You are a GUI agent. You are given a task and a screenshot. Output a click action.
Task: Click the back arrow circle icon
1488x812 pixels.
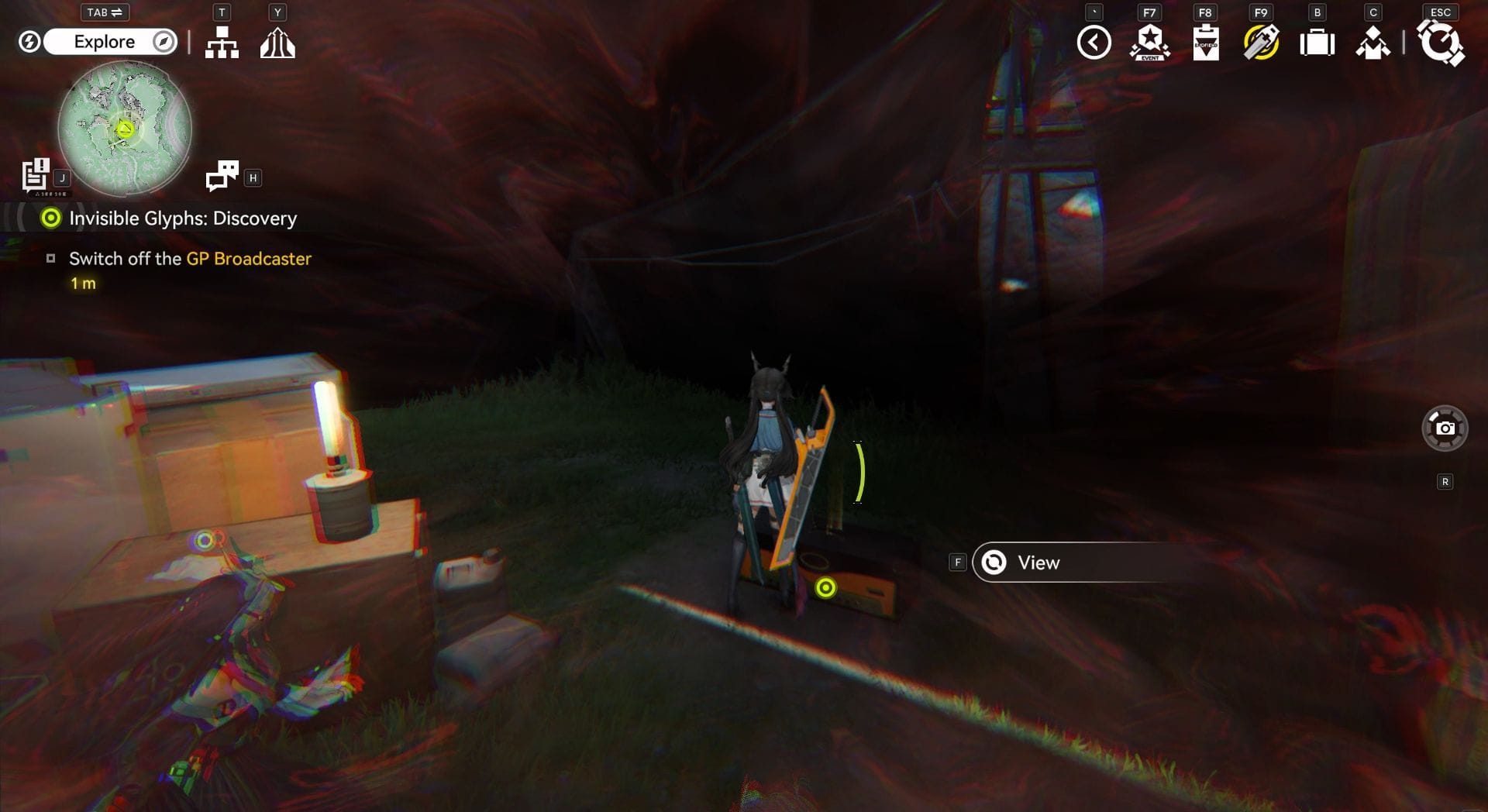(x=1094, y=43)
